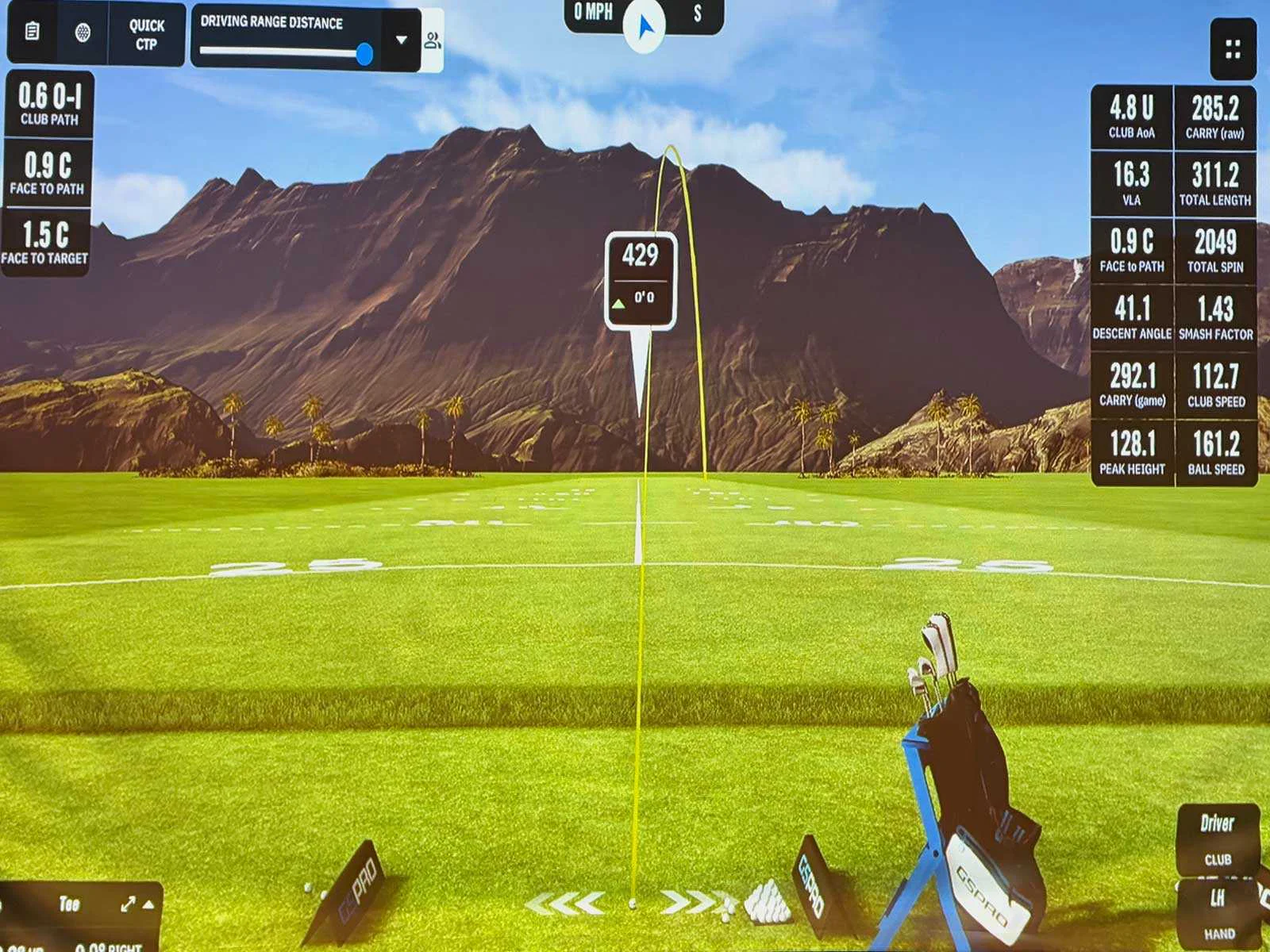Viewport: 1270px width, 952px height.
Task: Select the Tee tab on the bottom-left panel
Action: (x=70, y=904)
